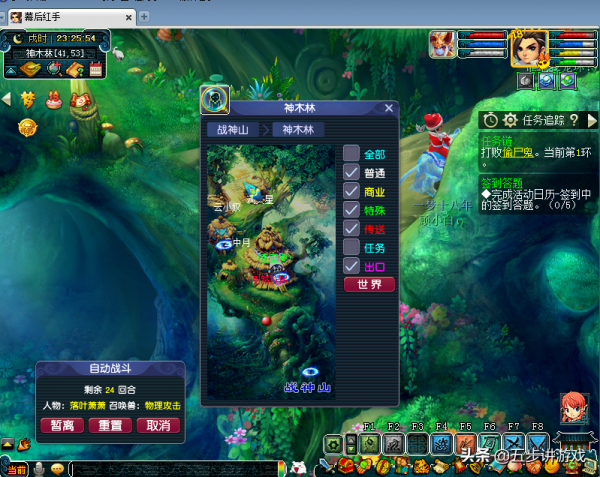
Task: Open the 世界 world map
Action: click(369, 285)
